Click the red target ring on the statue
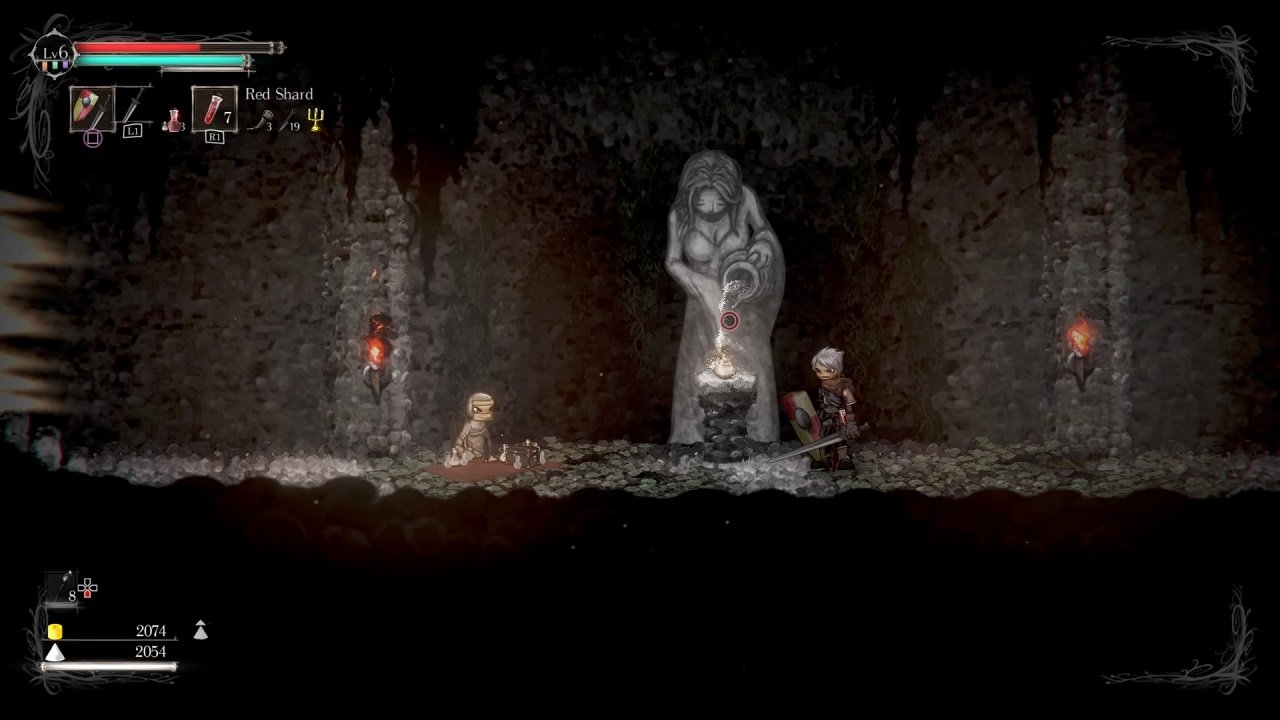This screenshot has width=1280, height=720. coord(728,322)
